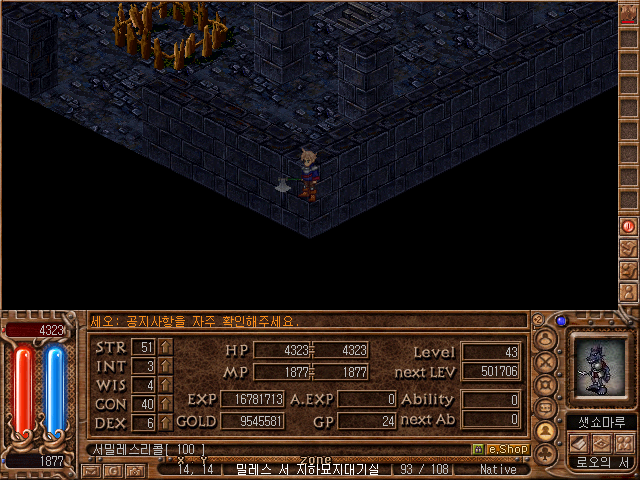640x480 pixels.
Task: Open the e.Shop
Action: [500, 450]
